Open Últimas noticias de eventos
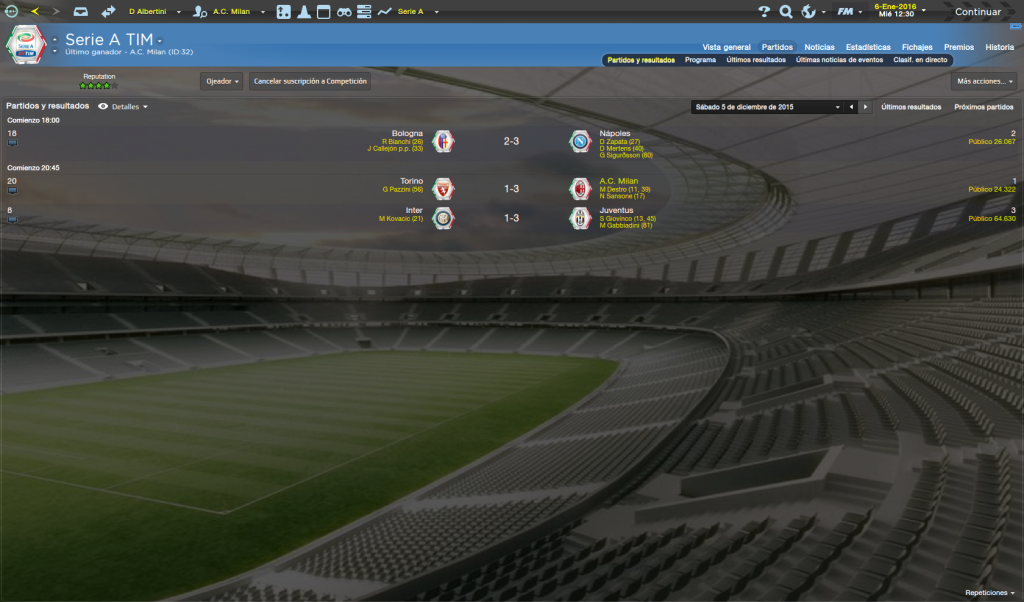Screen dimensions: 1024x602 point(839,60)
